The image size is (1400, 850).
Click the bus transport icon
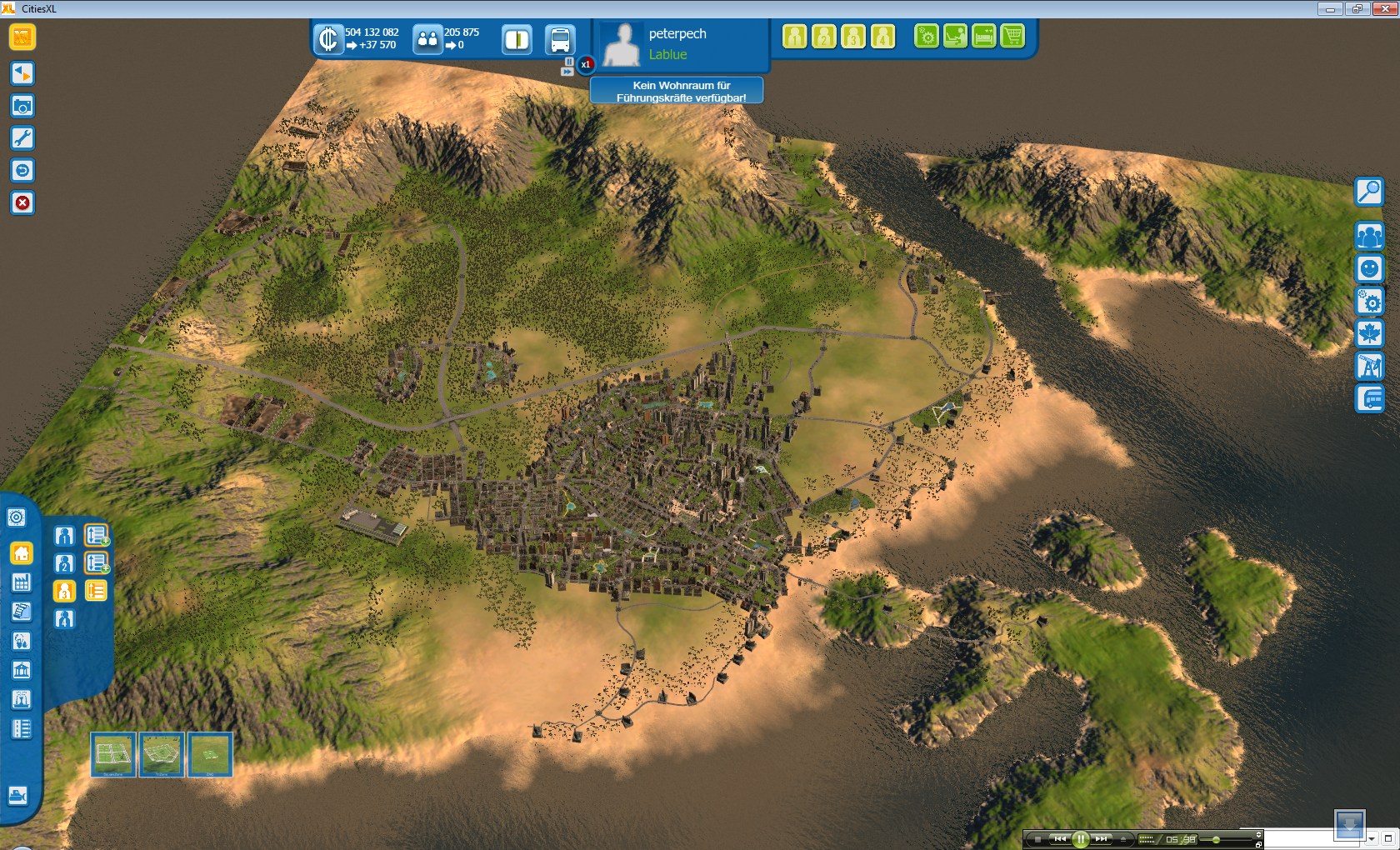point(560,39)
